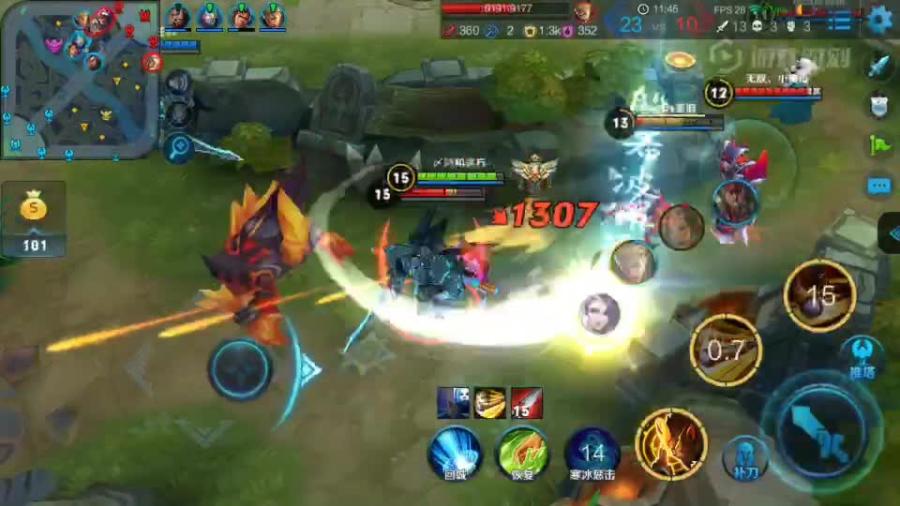Tap the 寒冰惩击 smite spell on cooldown
This screenshot has width=900, height=506.
click(x=592, y=452)
